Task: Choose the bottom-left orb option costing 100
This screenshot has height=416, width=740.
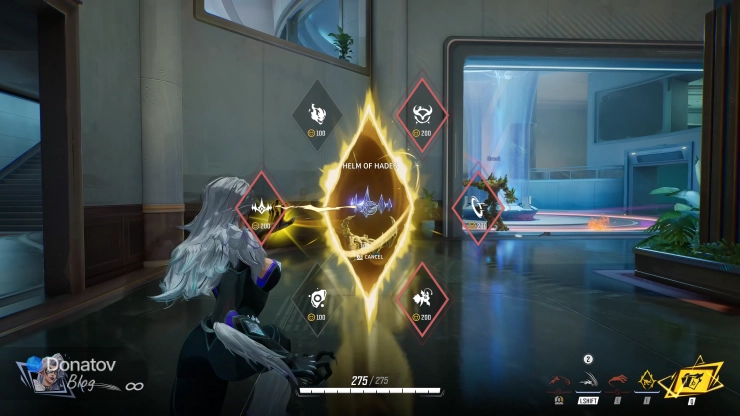Action: 316,299
